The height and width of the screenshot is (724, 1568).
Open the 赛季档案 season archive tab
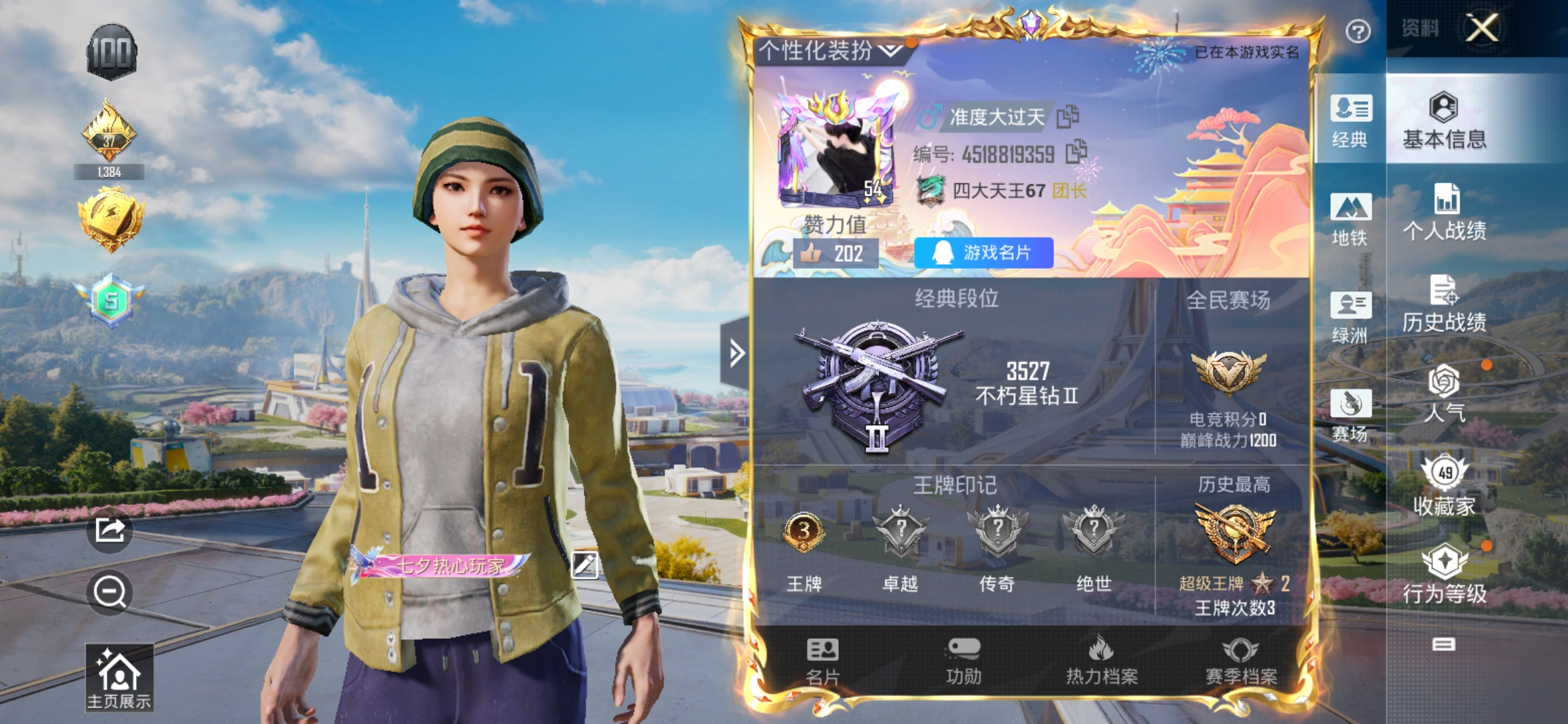coord(1241,662)
